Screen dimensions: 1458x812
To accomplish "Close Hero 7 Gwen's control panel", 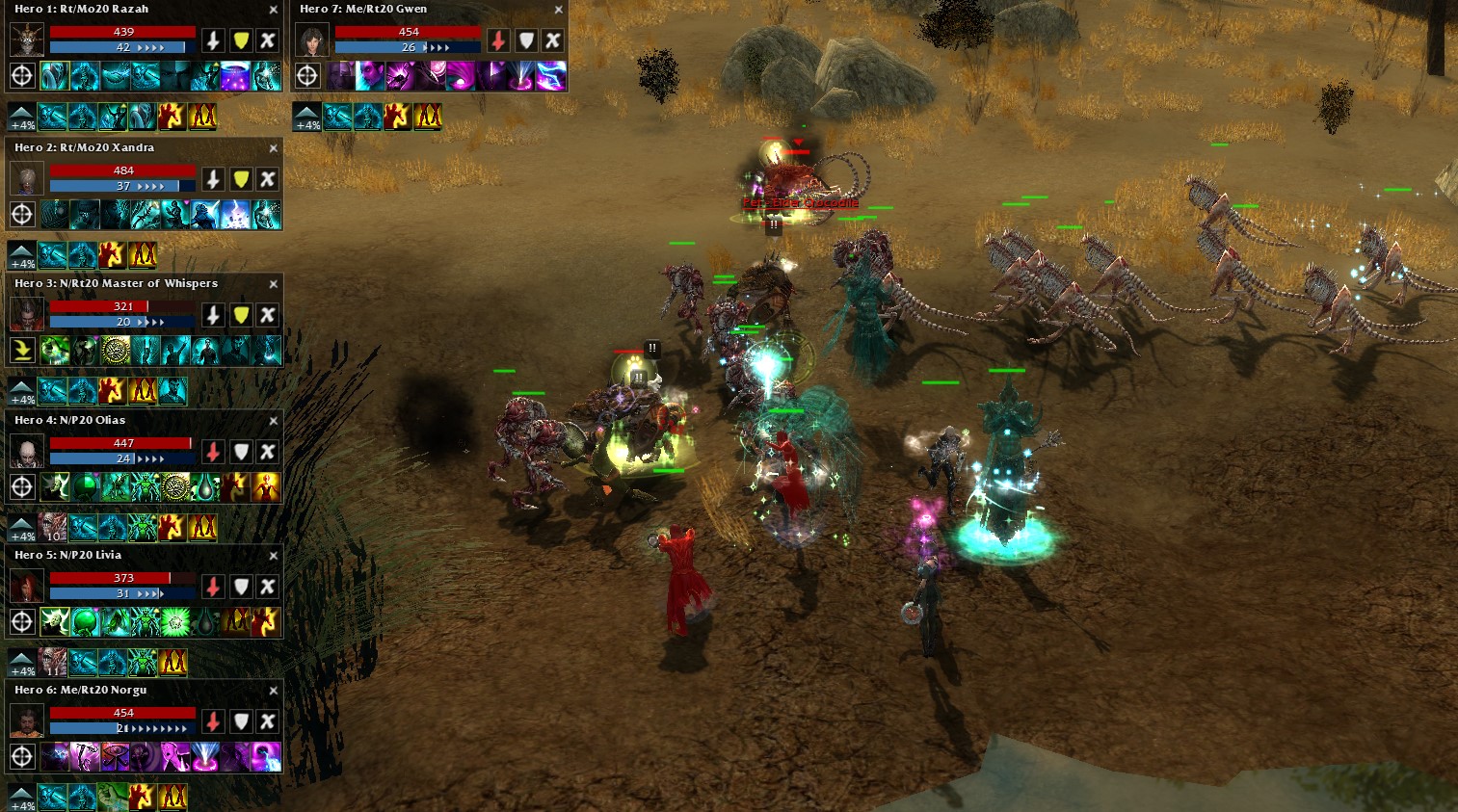I will pos(558,10).
